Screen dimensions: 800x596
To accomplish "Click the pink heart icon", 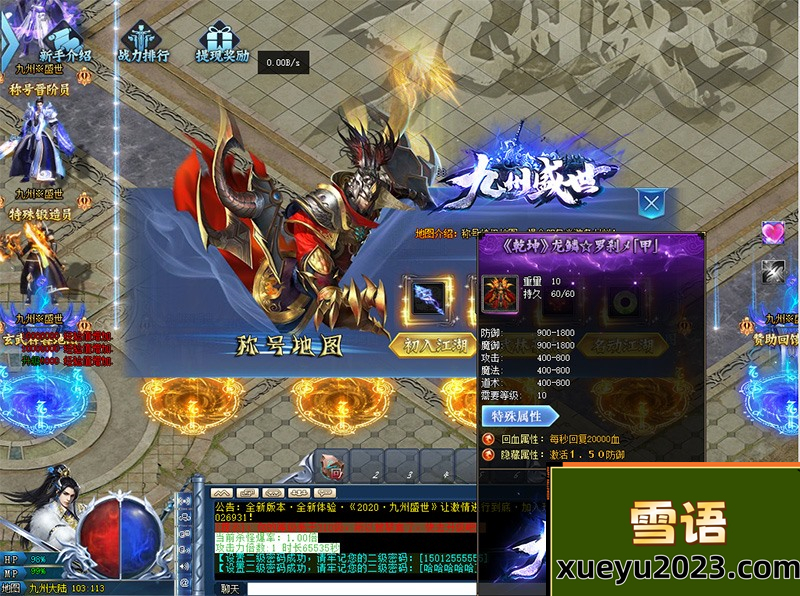I will click(x=773, y=233).
